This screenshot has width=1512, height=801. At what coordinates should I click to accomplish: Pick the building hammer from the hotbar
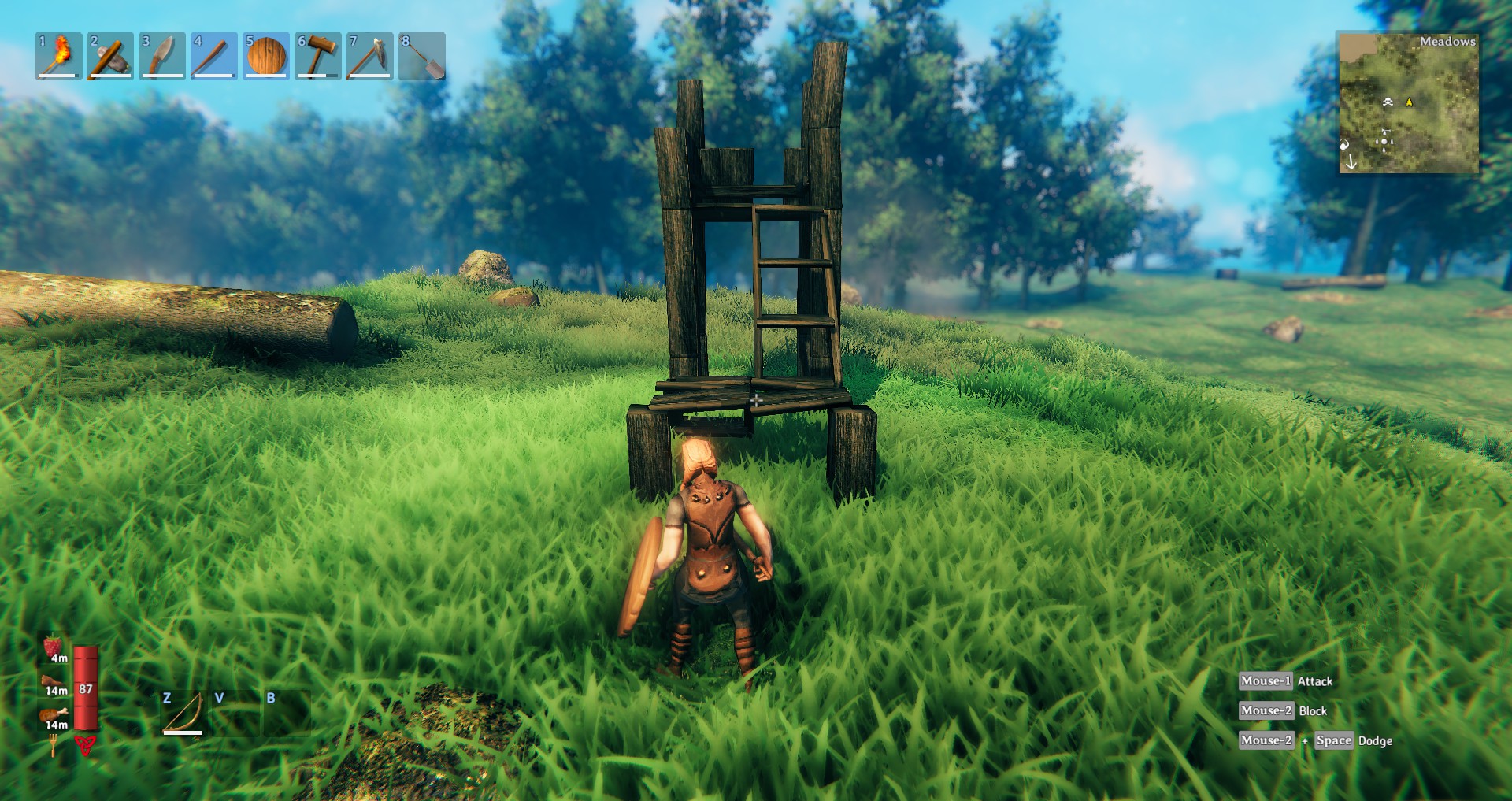[x=318, y=56]
